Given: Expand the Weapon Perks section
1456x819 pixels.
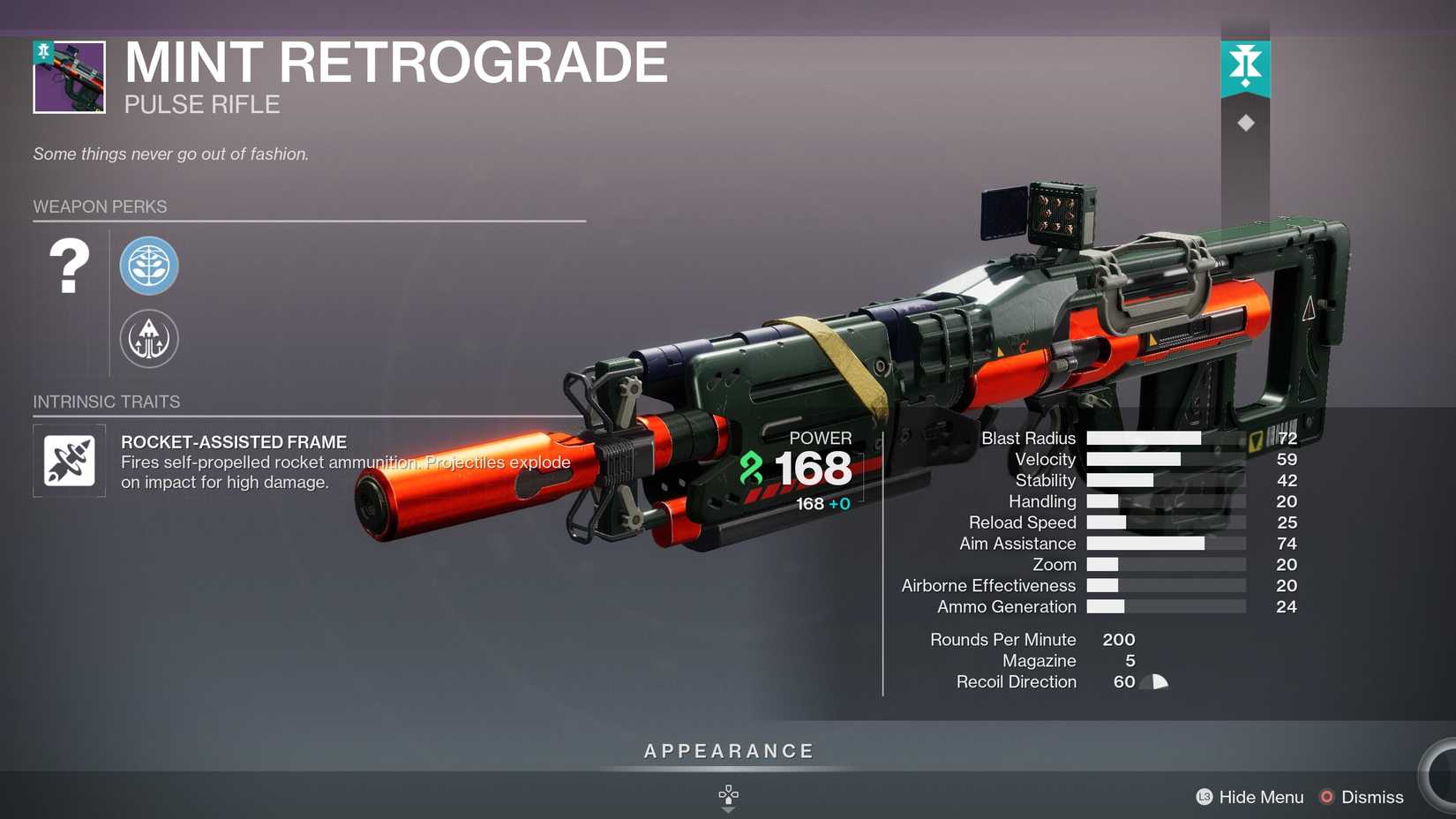Looking at the screenshot, I should point(100,207).
